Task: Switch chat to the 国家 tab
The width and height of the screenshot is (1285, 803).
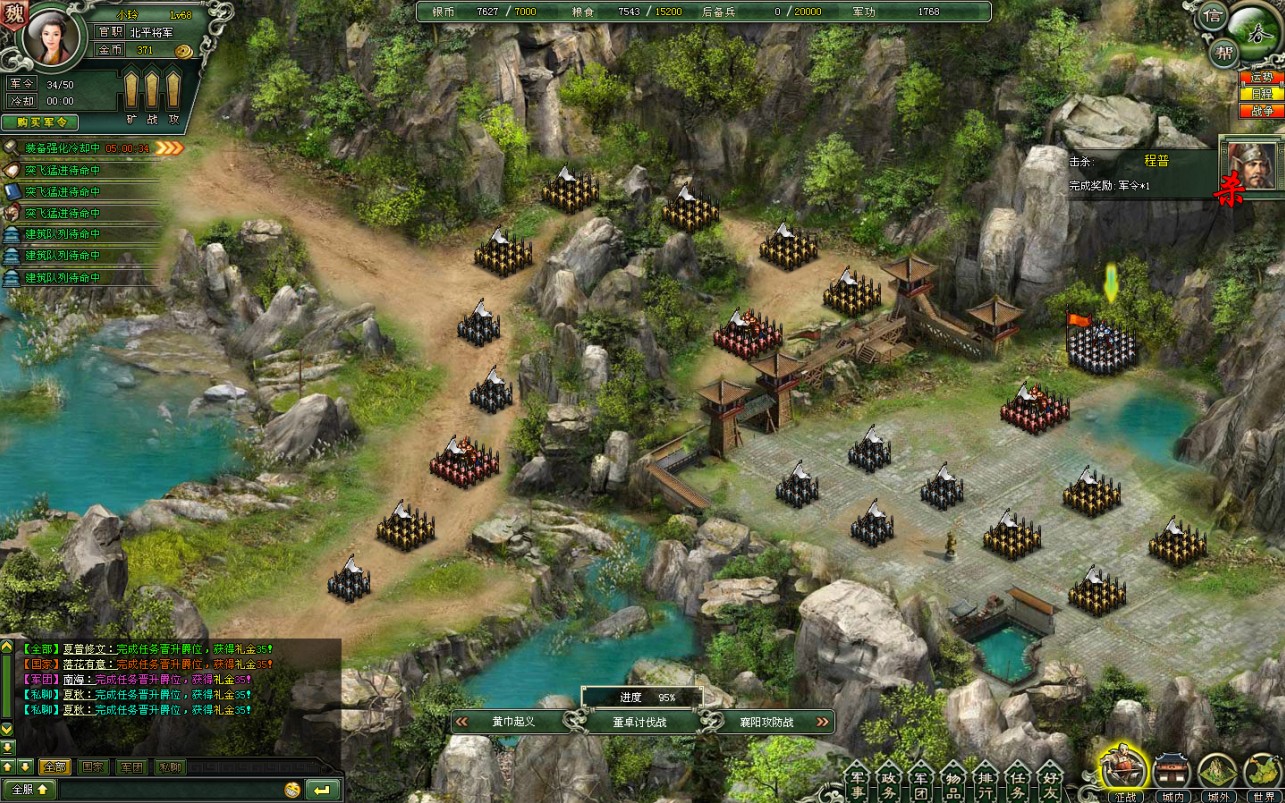Action: point(93,767)
